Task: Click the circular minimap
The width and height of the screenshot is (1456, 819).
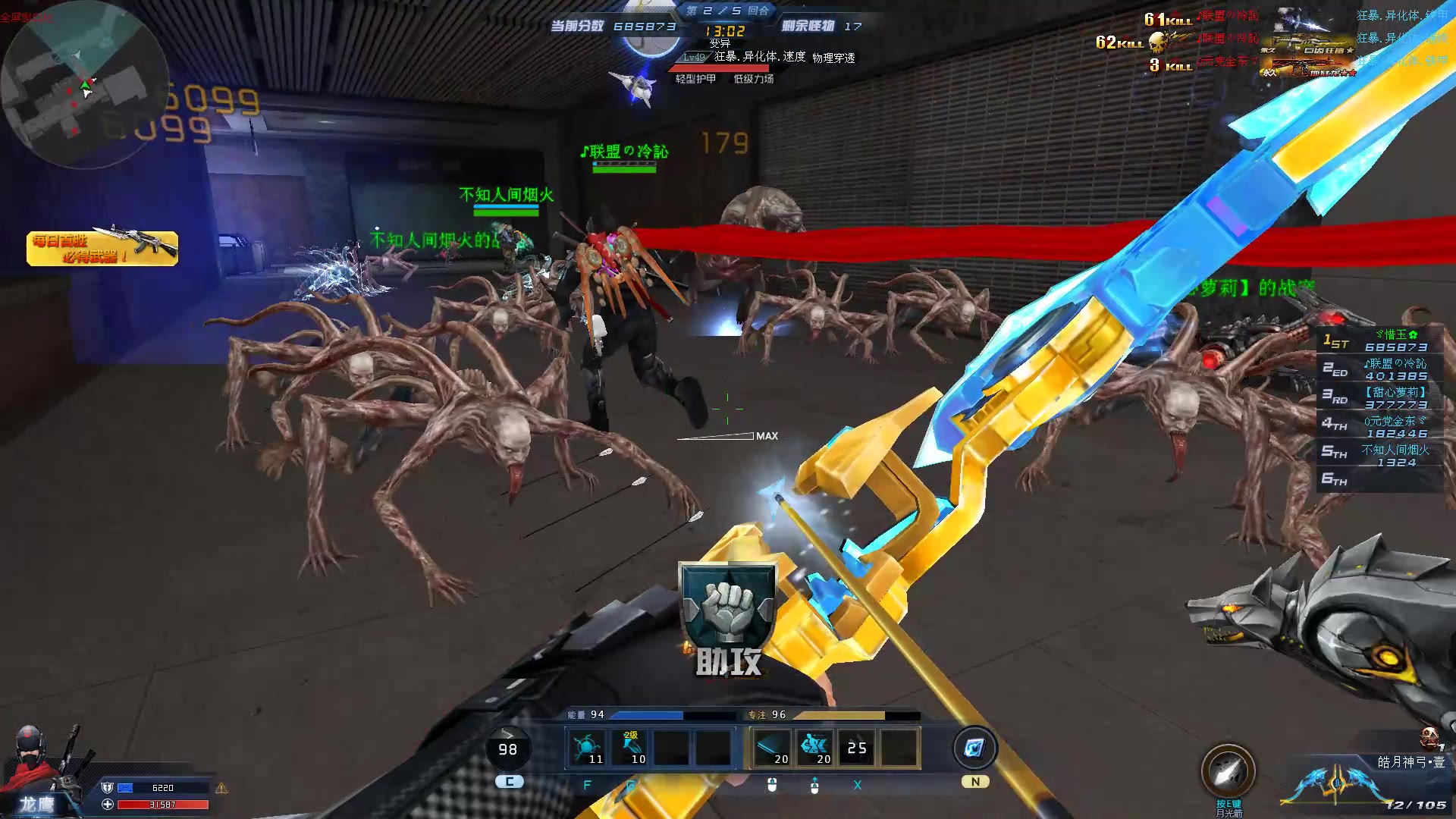Action: (83, 85)
